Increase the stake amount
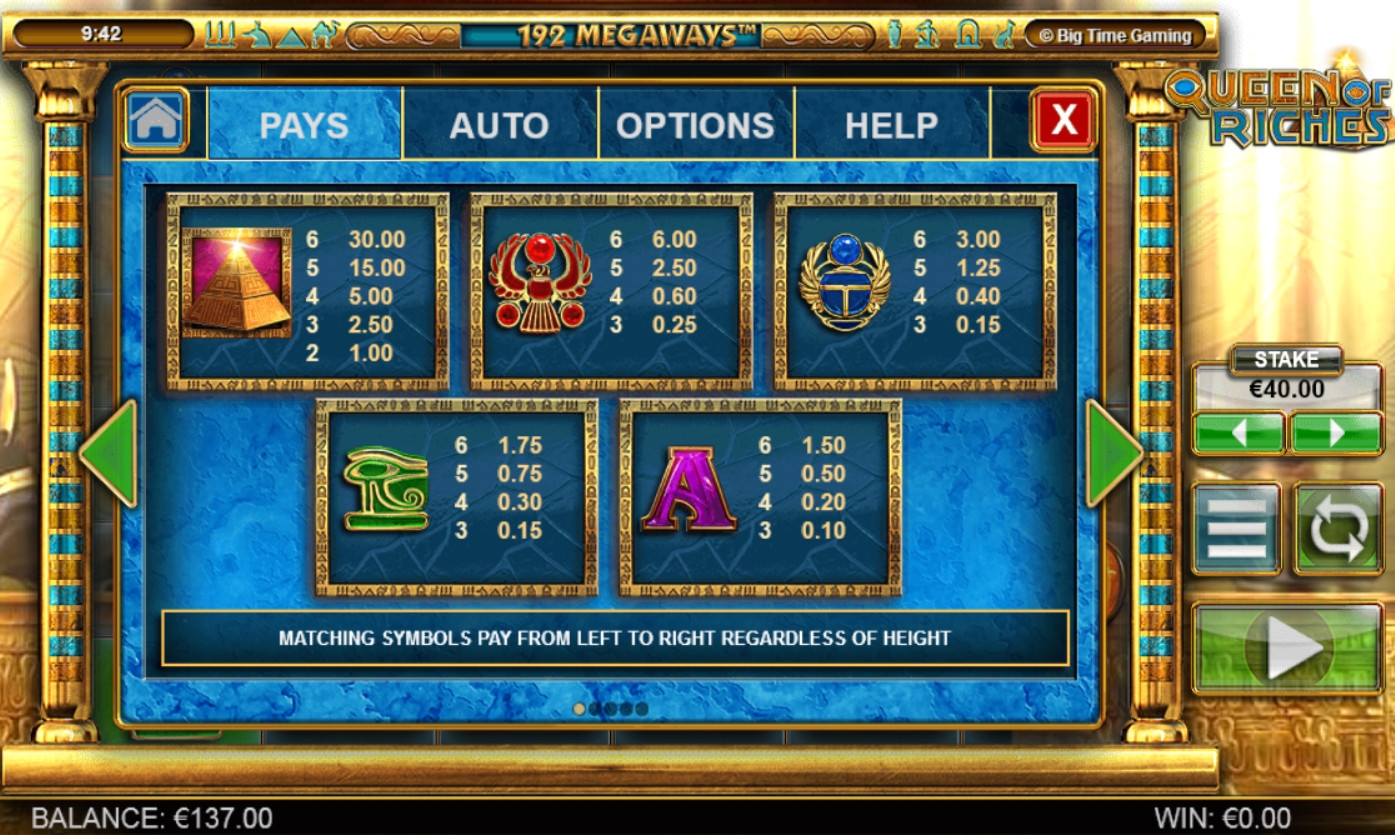Viewport: 1395px width, 835px height. click(1336, 433)
